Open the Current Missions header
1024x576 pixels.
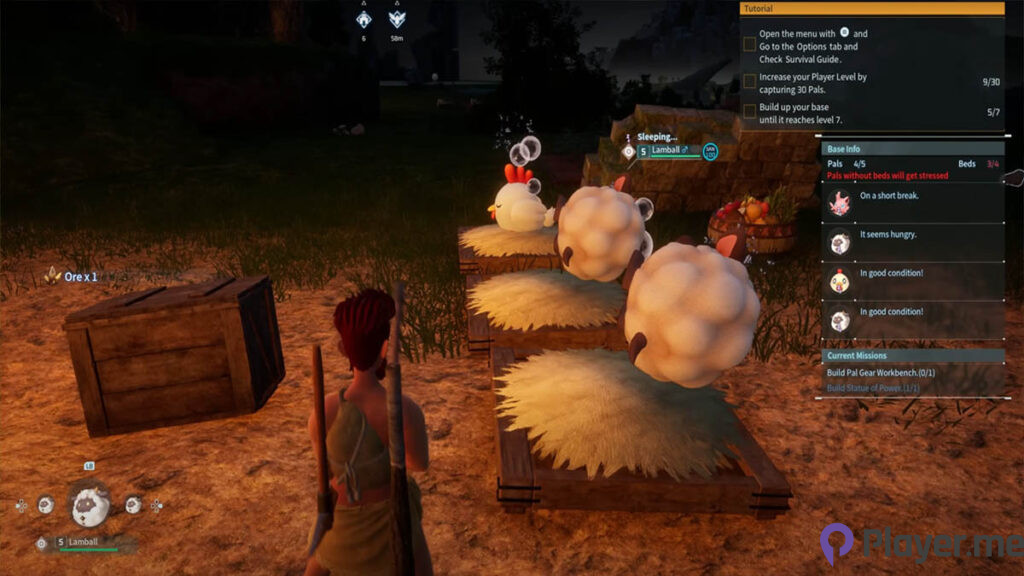click(x=912, y=355)
